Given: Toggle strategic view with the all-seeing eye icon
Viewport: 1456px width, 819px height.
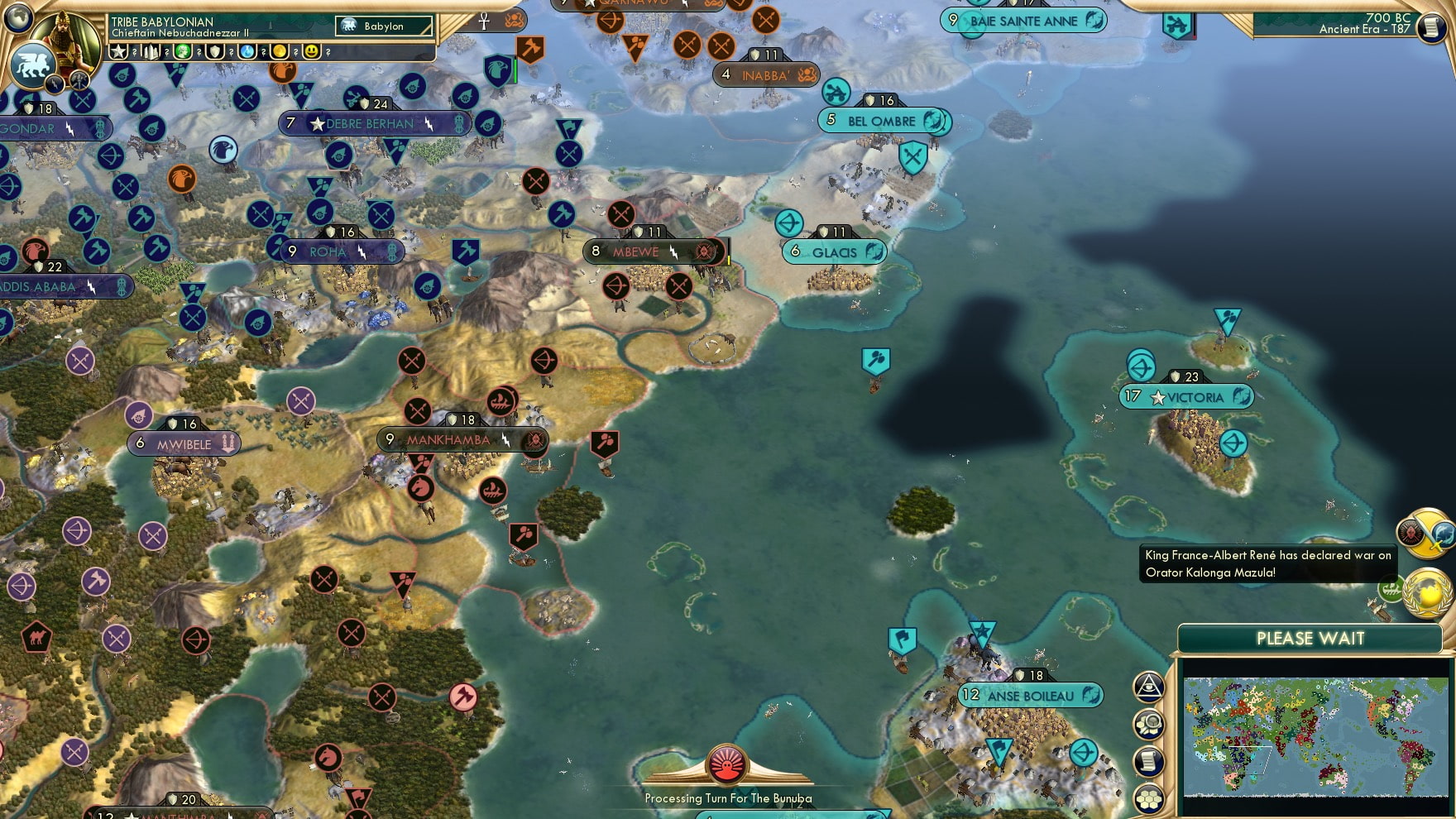Looking at the screenshot, I should pos(1149,685).
